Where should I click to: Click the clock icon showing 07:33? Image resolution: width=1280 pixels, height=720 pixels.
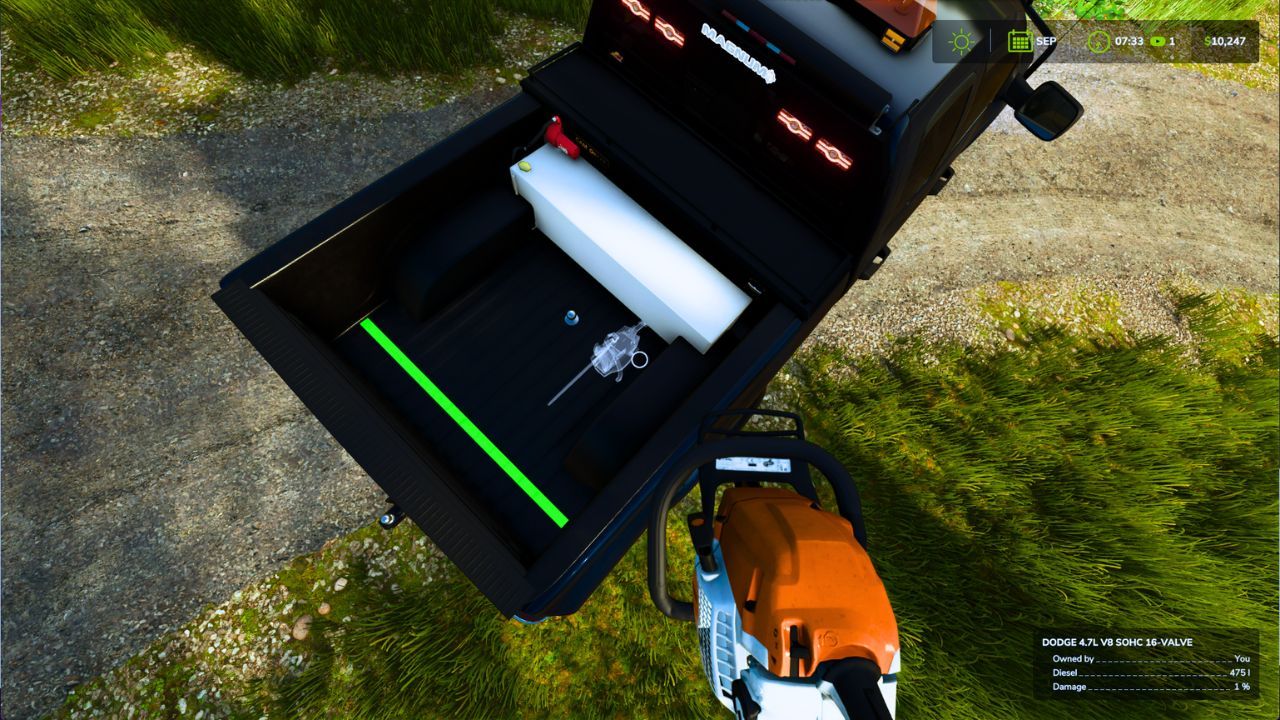[1097, 41]
